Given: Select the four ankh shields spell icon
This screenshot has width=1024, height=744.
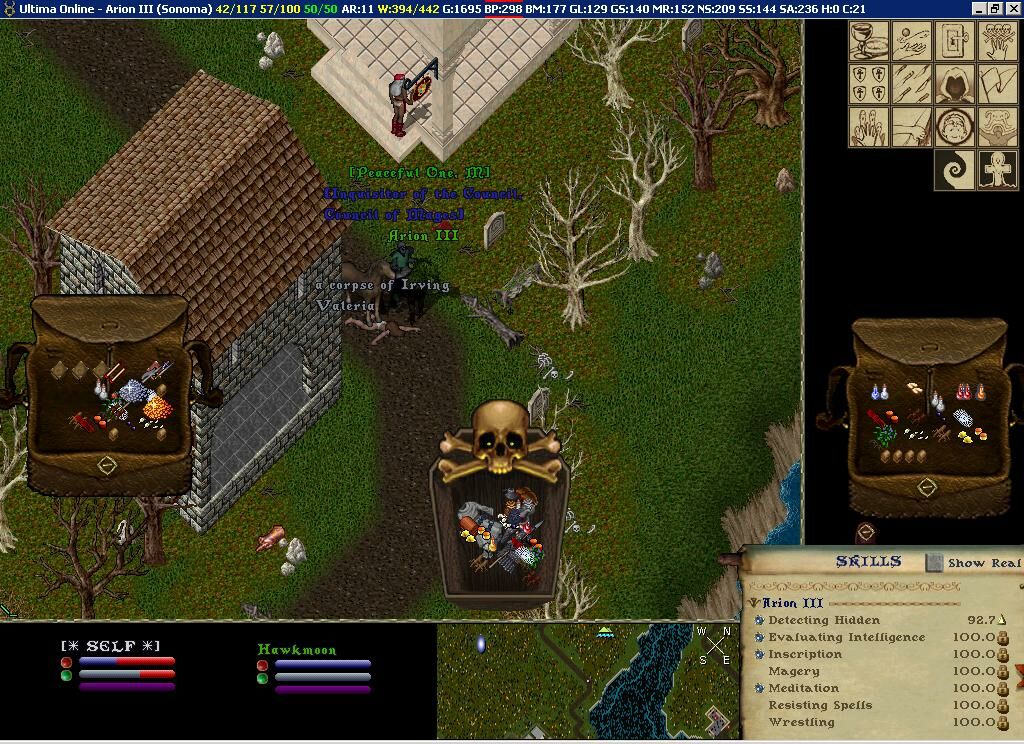Looking at the screenshot, I should 868,84.
